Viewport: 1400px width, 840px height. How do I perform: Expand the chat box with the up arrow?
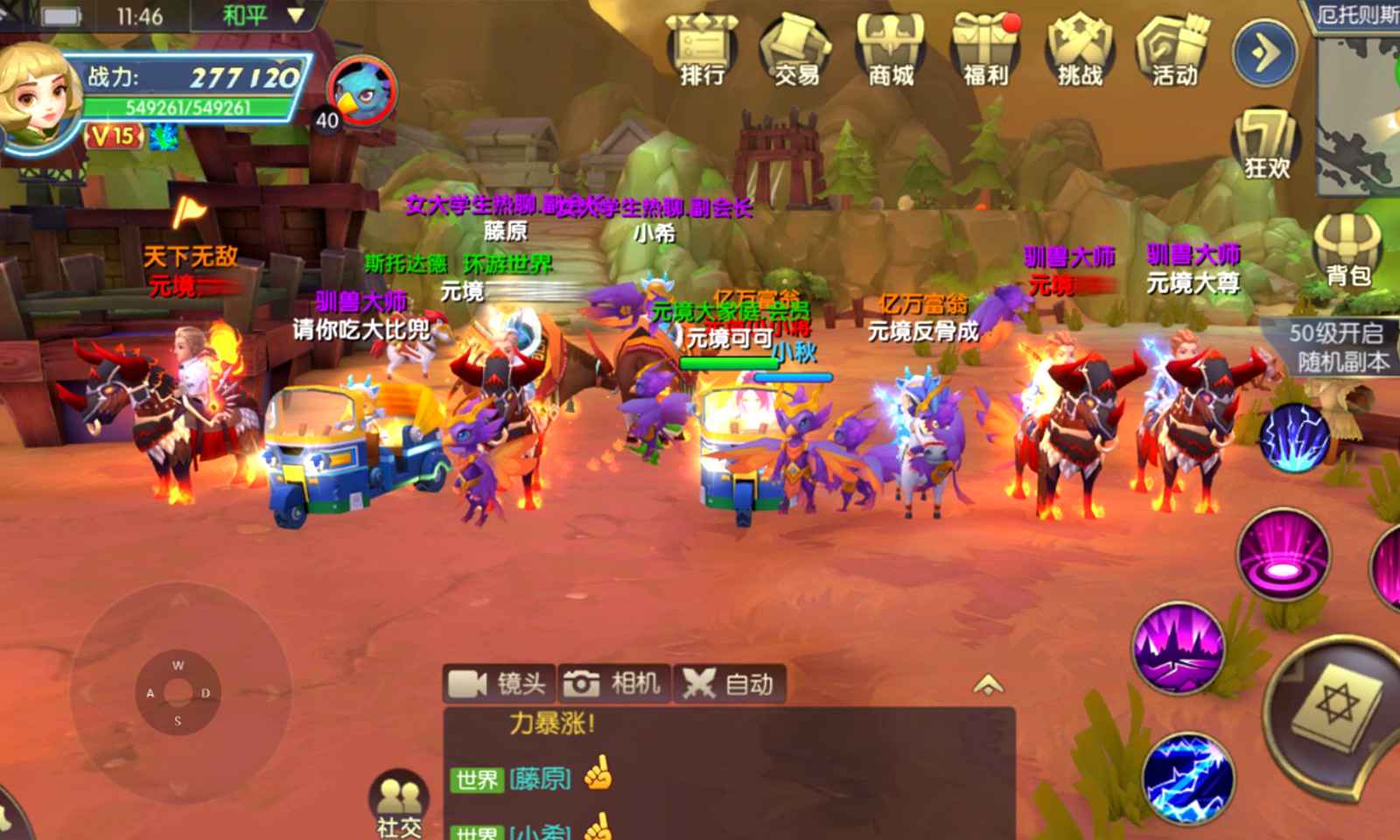(988, 684)
